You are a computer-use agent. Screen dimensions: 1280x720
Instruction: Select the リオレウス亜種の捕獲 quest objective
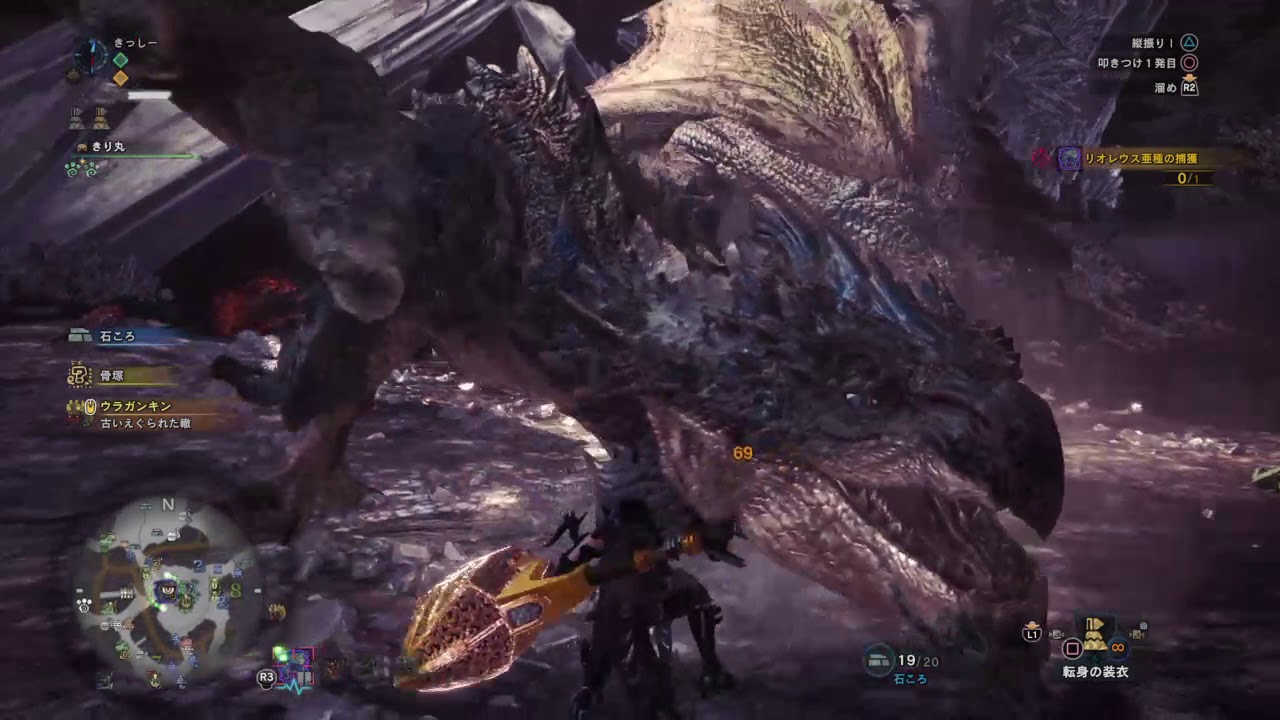click(x=1140, y=158)
